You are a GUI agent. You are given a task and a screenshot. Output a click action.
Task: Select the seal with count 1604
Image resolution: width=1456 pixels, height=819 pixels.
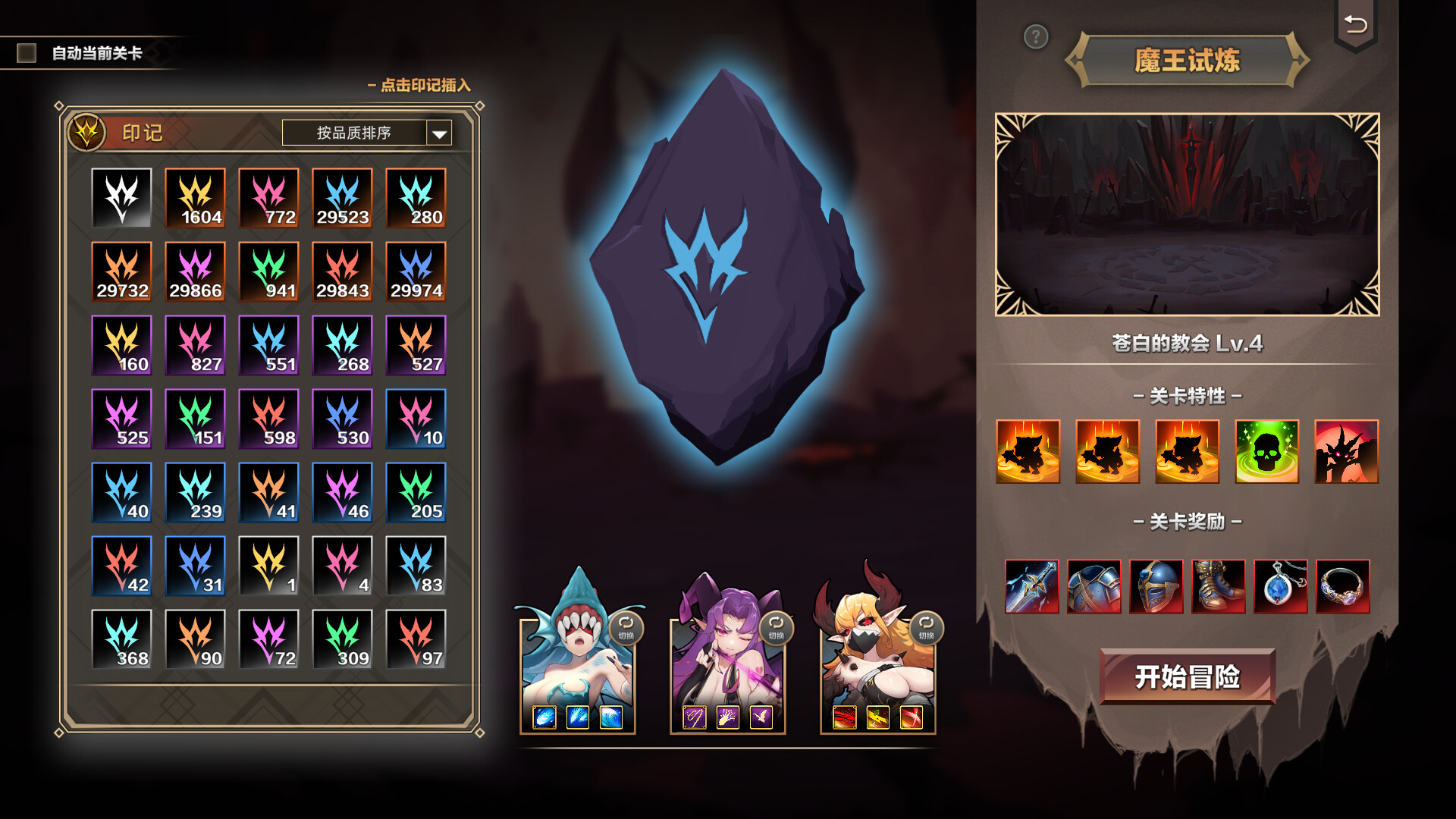coord(196,199)
